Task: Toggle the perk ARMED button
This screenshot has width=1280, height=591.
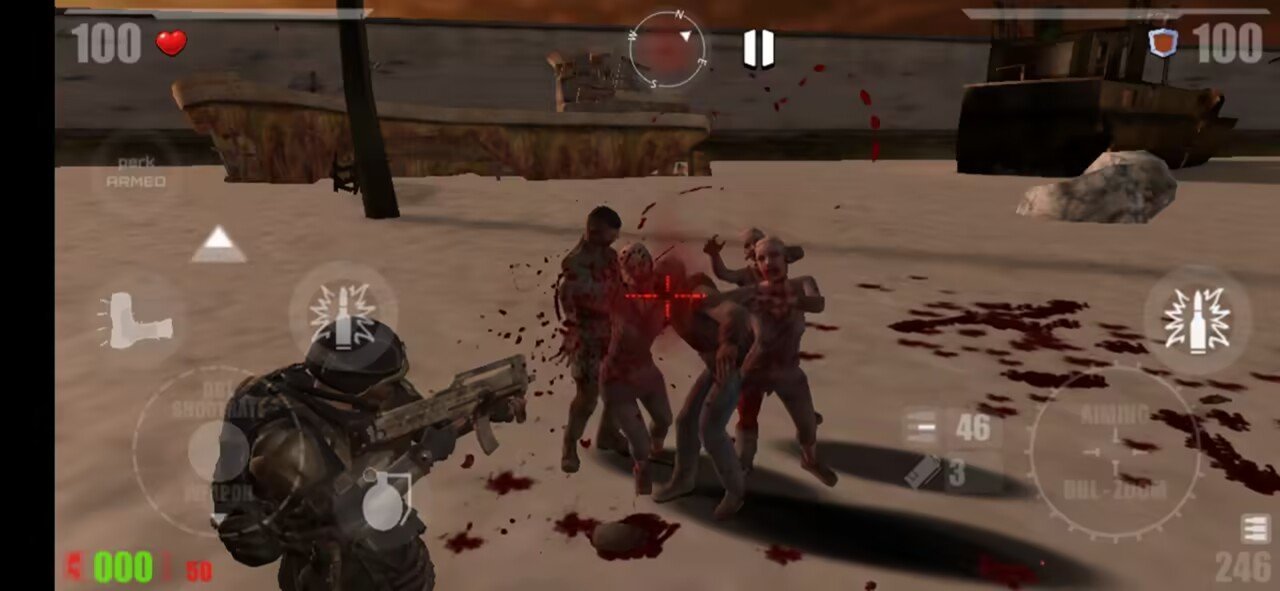Action: (136, 173)
